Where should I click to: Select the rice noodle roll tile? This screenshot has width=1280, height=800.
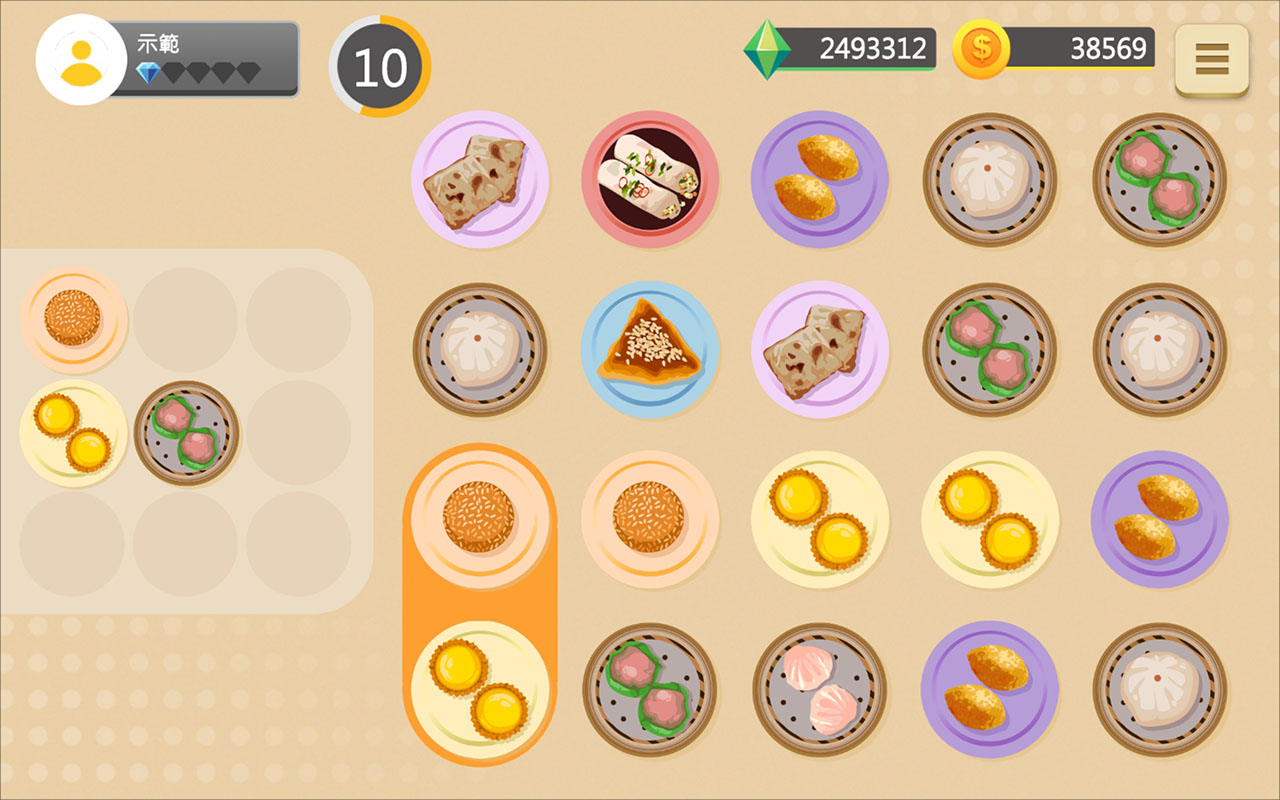[x=650, y=179]
